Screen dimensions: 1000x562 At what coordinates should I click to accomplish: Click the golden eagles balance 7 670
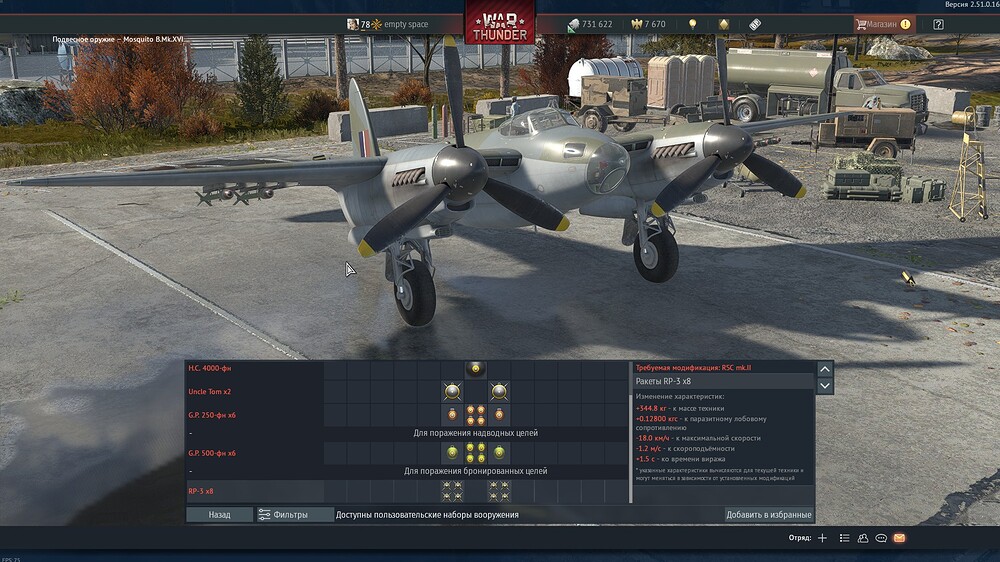pos(646,24)
